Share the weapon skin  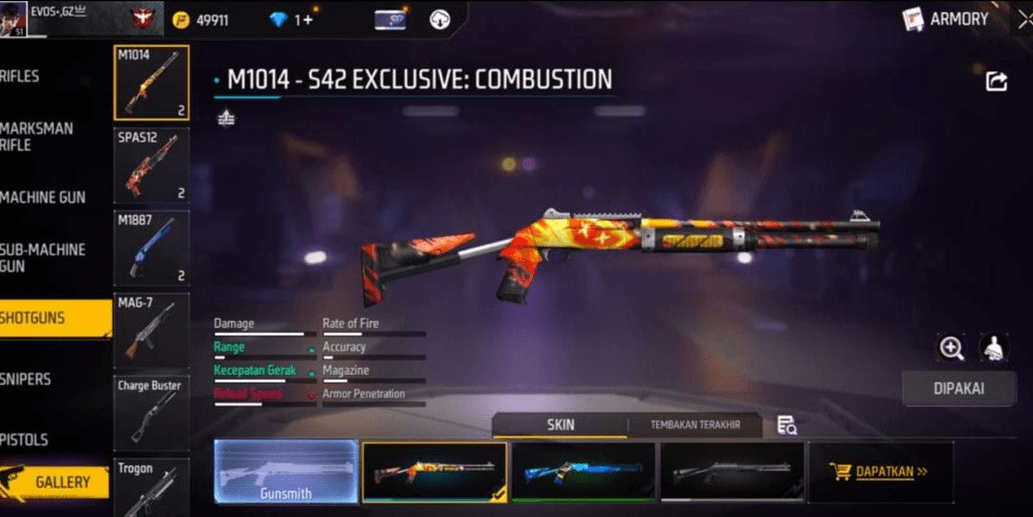click(x=996, y=82)
